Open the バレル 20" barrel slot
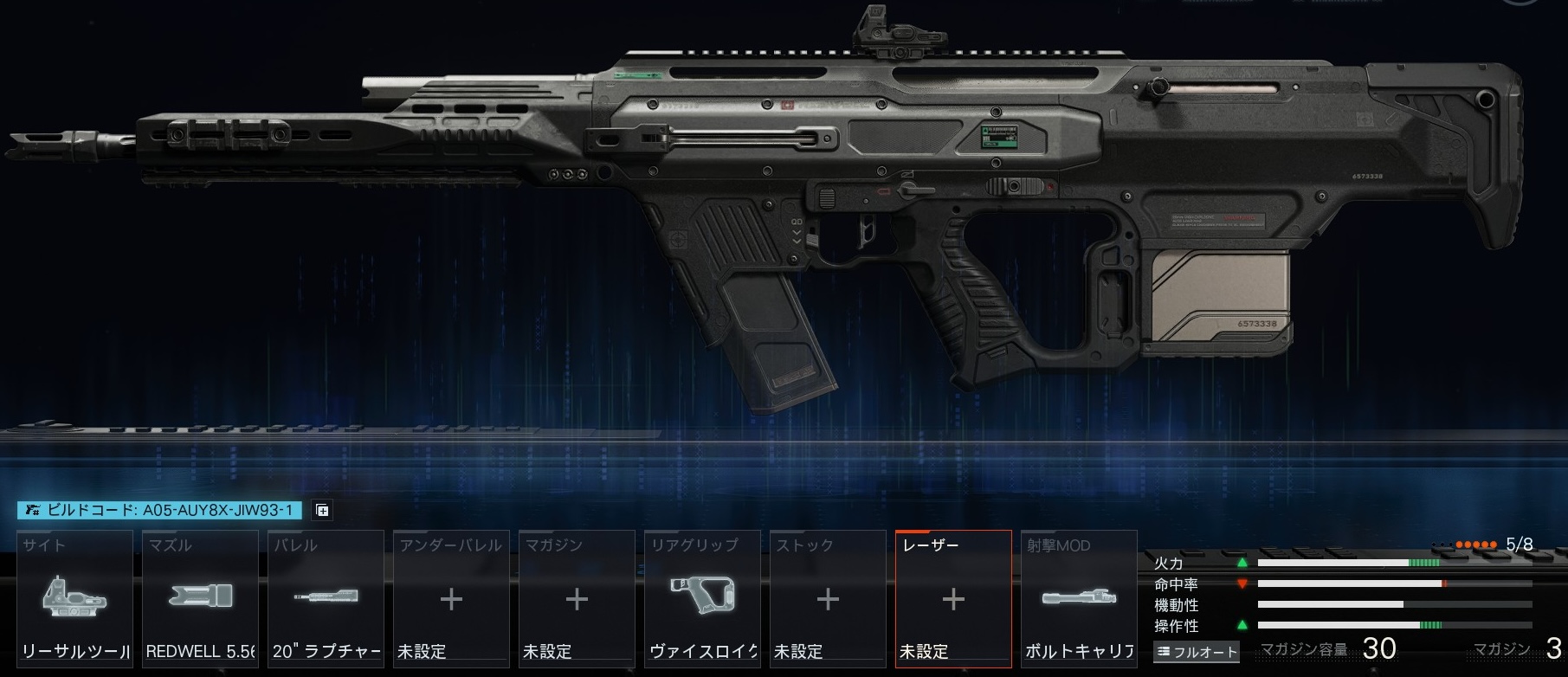Viewport: 1568px width, 677px height. click(326, 598)
